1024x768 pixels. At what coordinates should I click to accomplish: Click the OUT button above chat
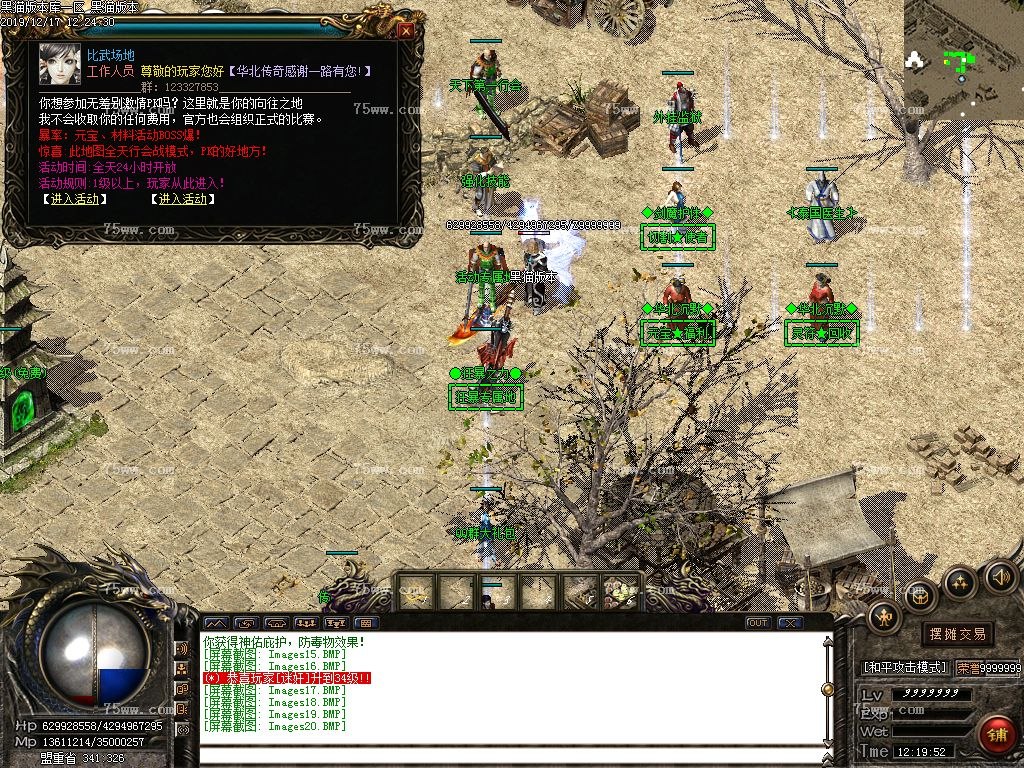pyautogui.click(x=758, y=623)
